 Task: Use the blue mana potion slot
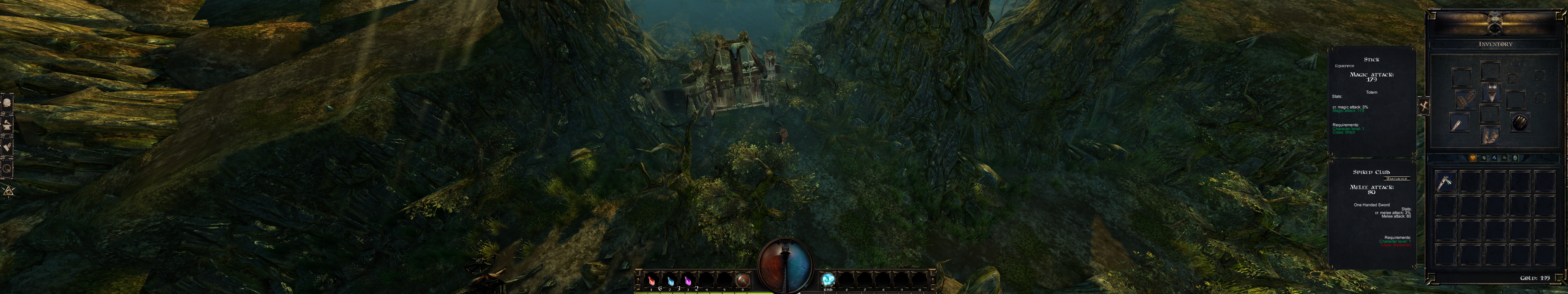click(670, 281)
